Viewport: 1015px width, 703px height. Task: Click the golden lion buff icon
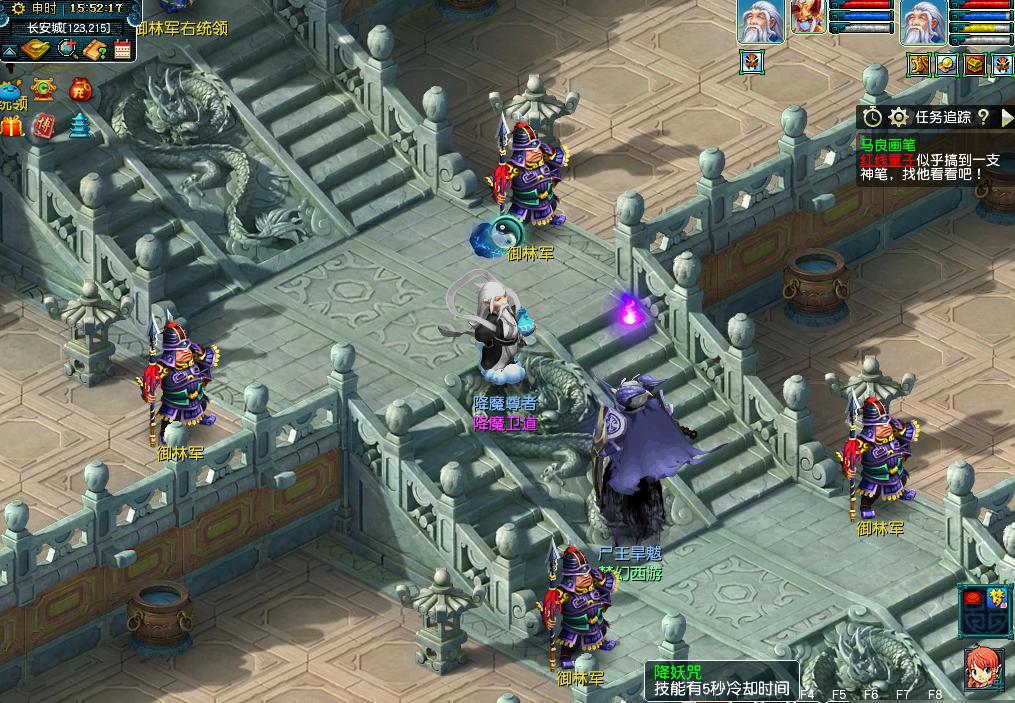[919, 65]
